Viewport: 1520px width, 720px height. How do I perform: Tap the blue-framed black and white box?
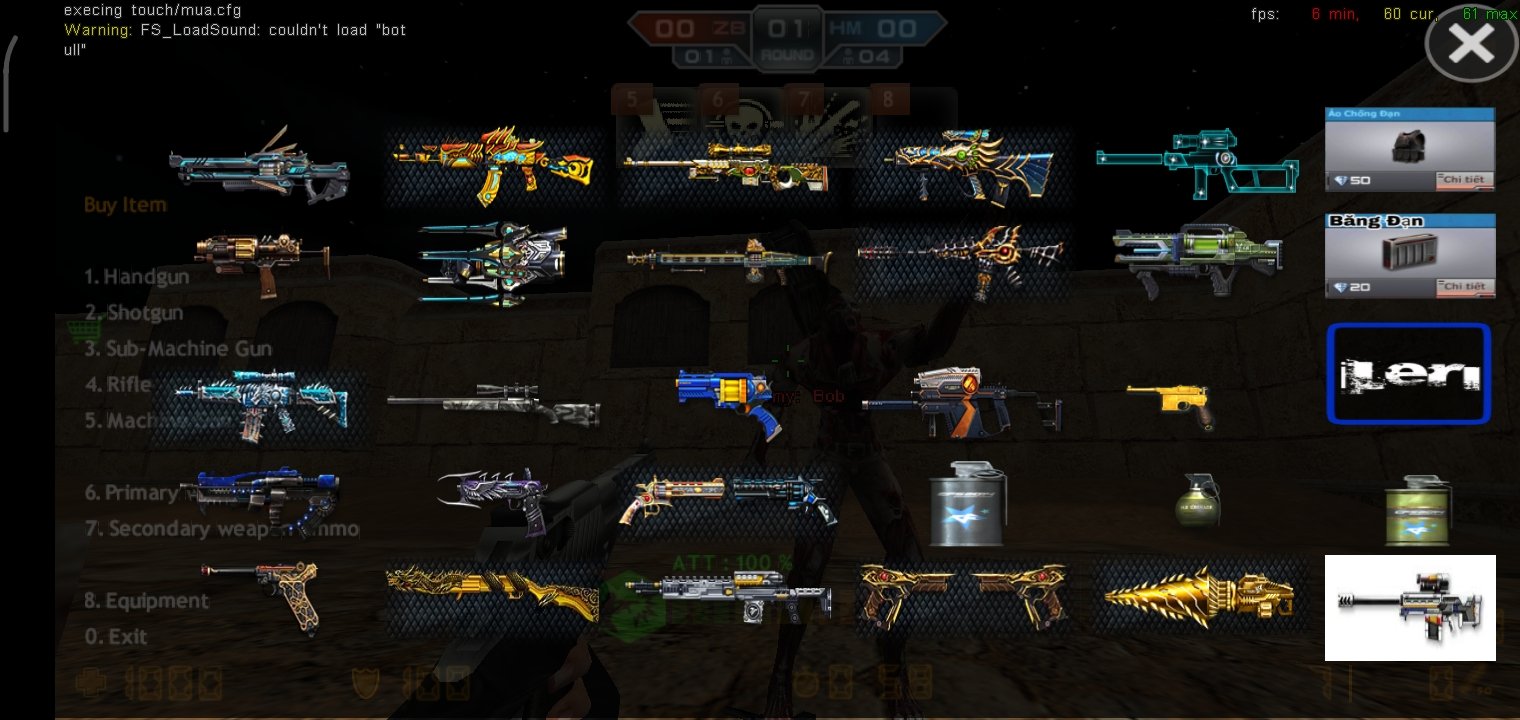pyautogui.click(x=1408, y=374)
